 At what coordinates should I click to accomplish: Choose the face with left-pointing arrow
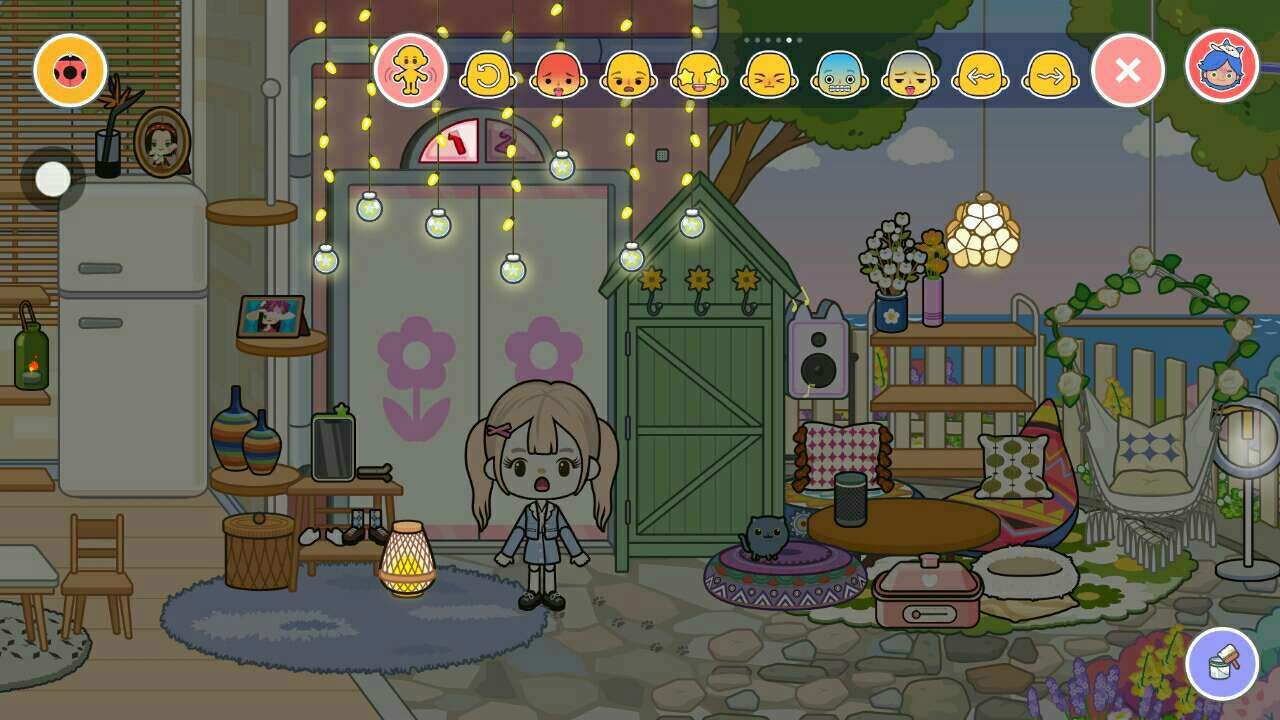coord(980,74)
